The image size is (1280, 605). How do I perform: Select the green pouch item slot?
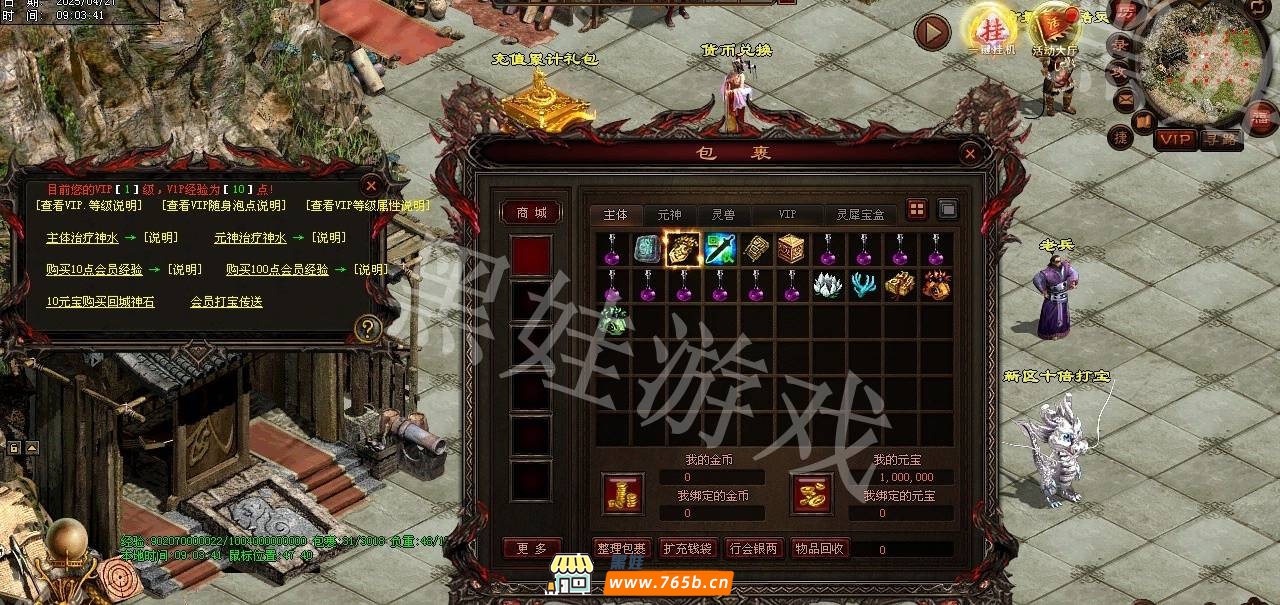coord(612,322)
